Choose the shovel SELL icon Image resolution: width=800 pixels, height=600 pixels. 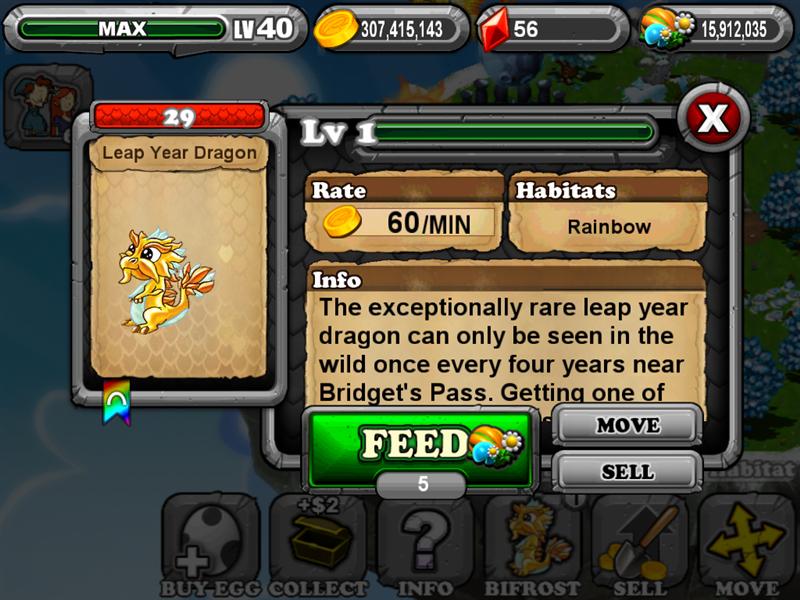click(x=641, y=545)
